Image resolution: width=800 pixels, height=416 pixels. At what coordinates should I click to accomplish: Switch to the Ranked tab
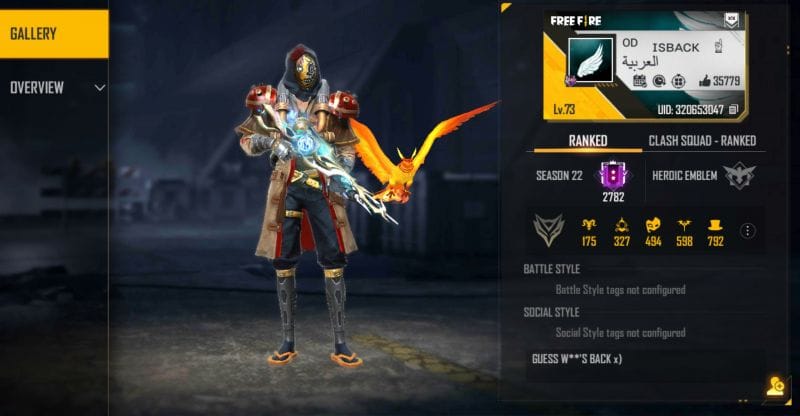[x=587, y=141]
